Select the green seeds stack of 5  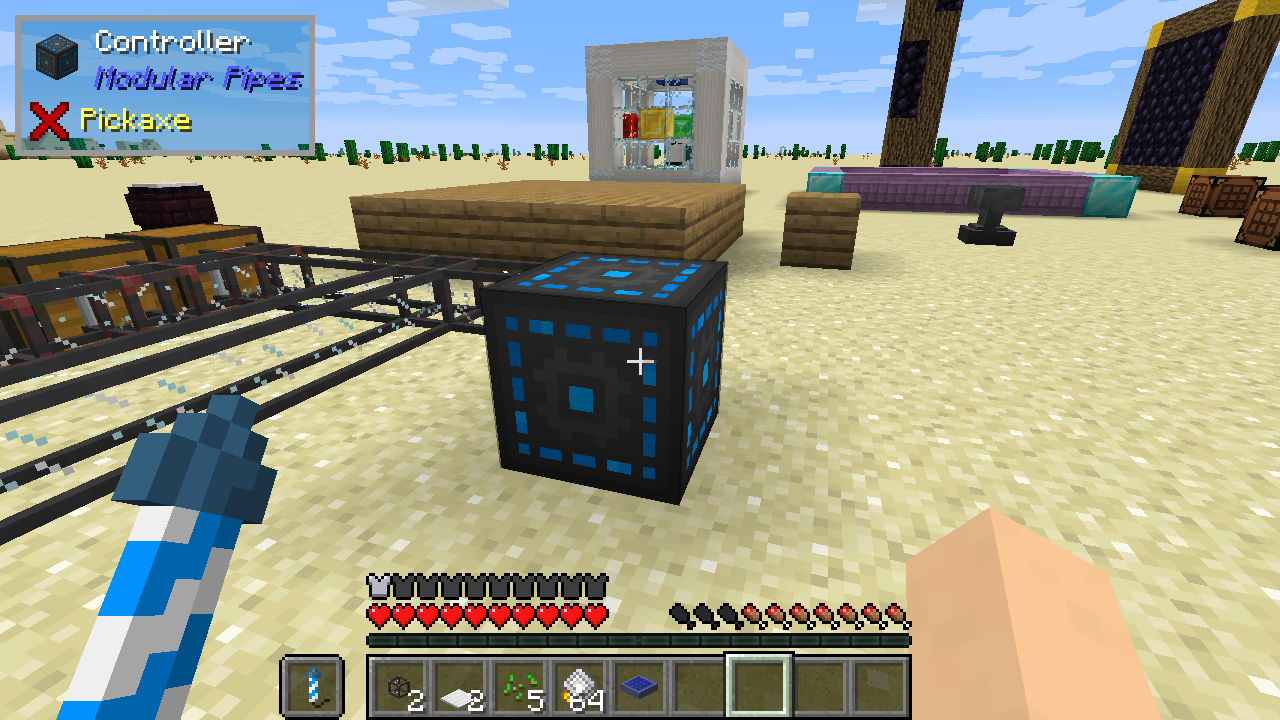coord(520,686)
